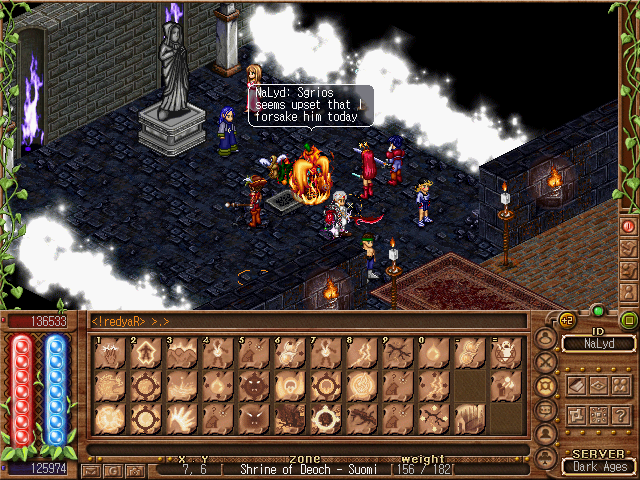640x480 pixels.
Task: Click the red power button
Action: click(628, 226)
